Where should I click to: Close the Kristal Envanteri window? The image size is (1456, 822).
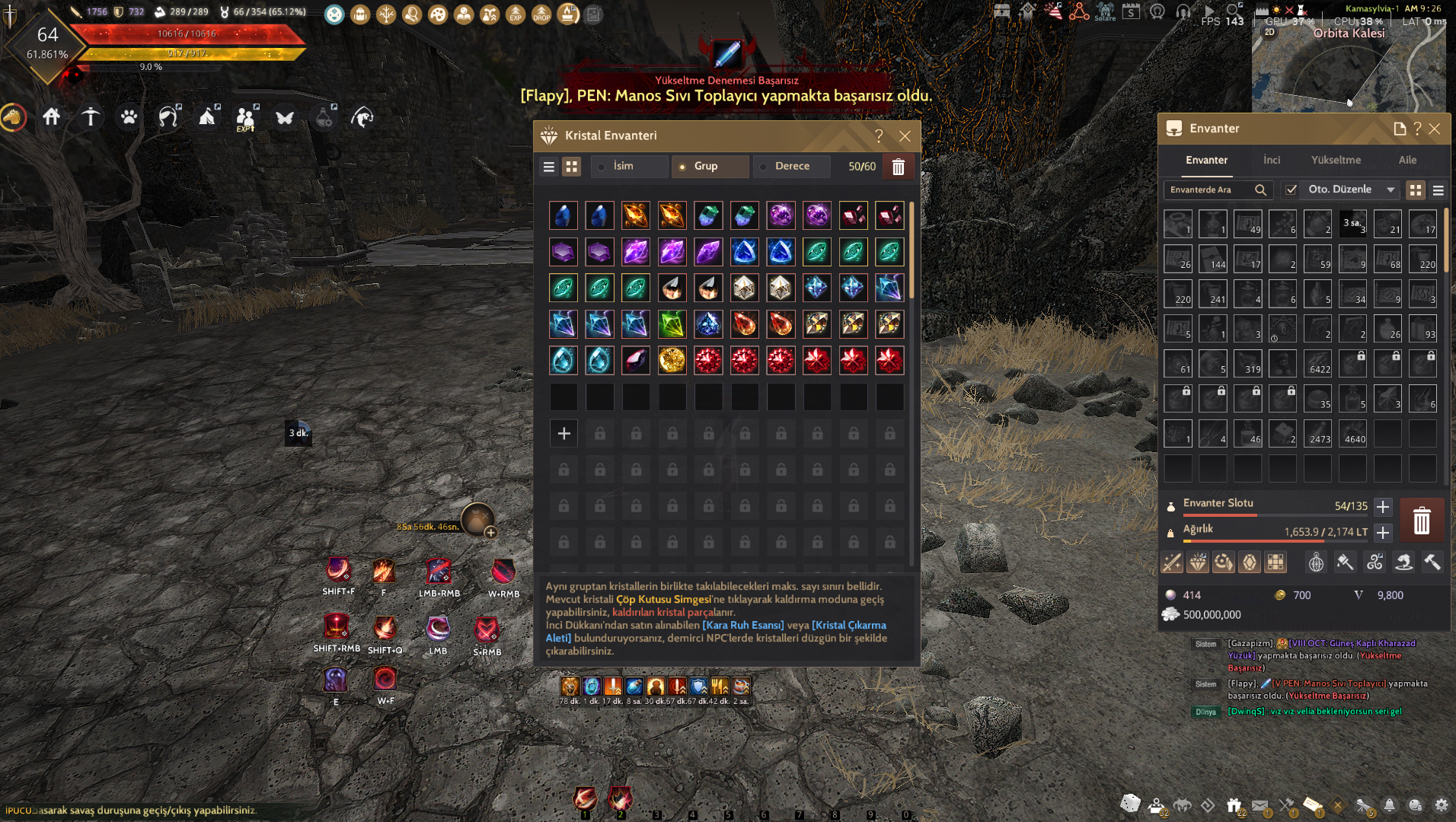905,136
